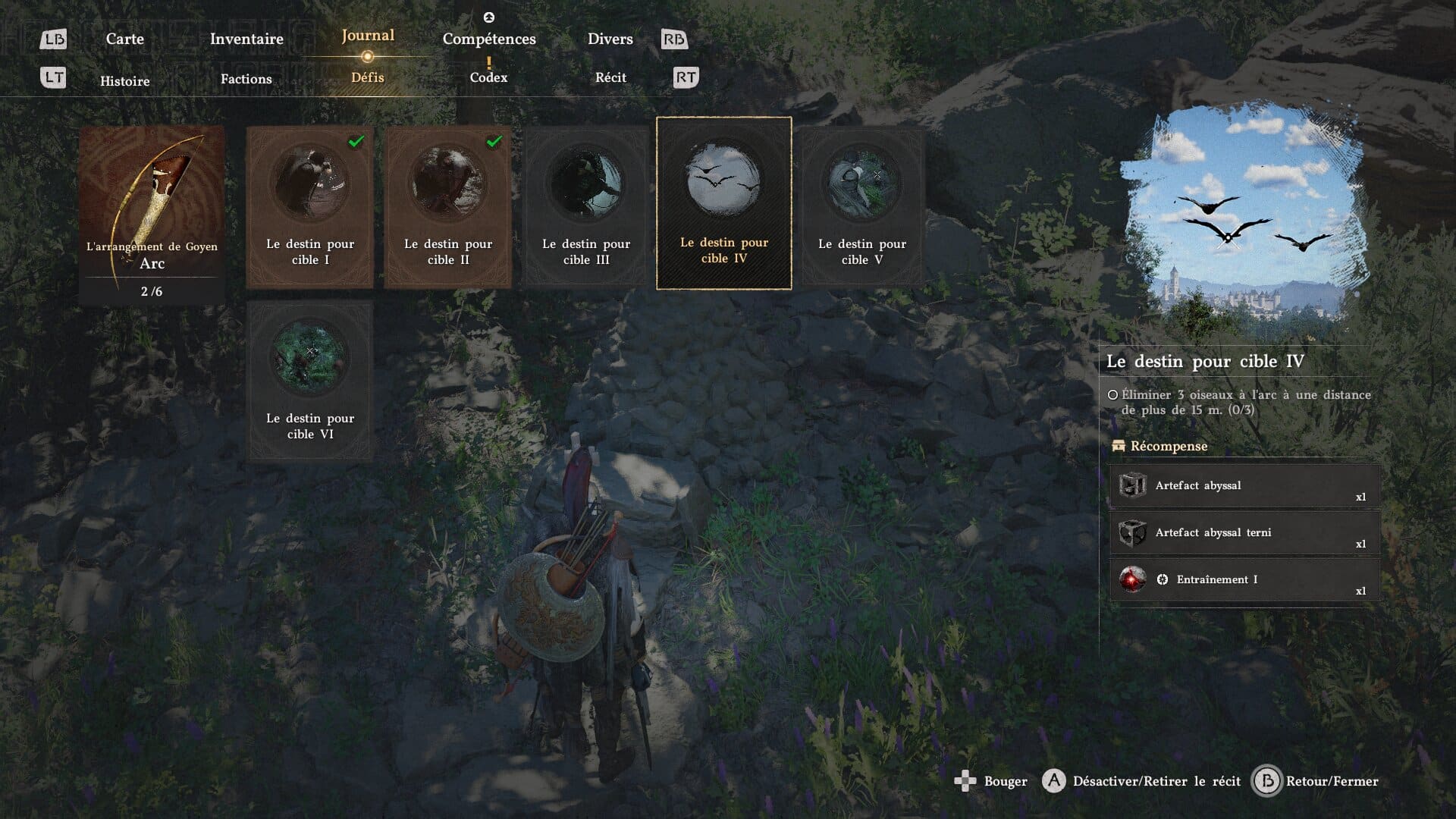Choose challenge Le destin pour cible I
This screenshot has width=1456, height=819.
pos(310,207)
